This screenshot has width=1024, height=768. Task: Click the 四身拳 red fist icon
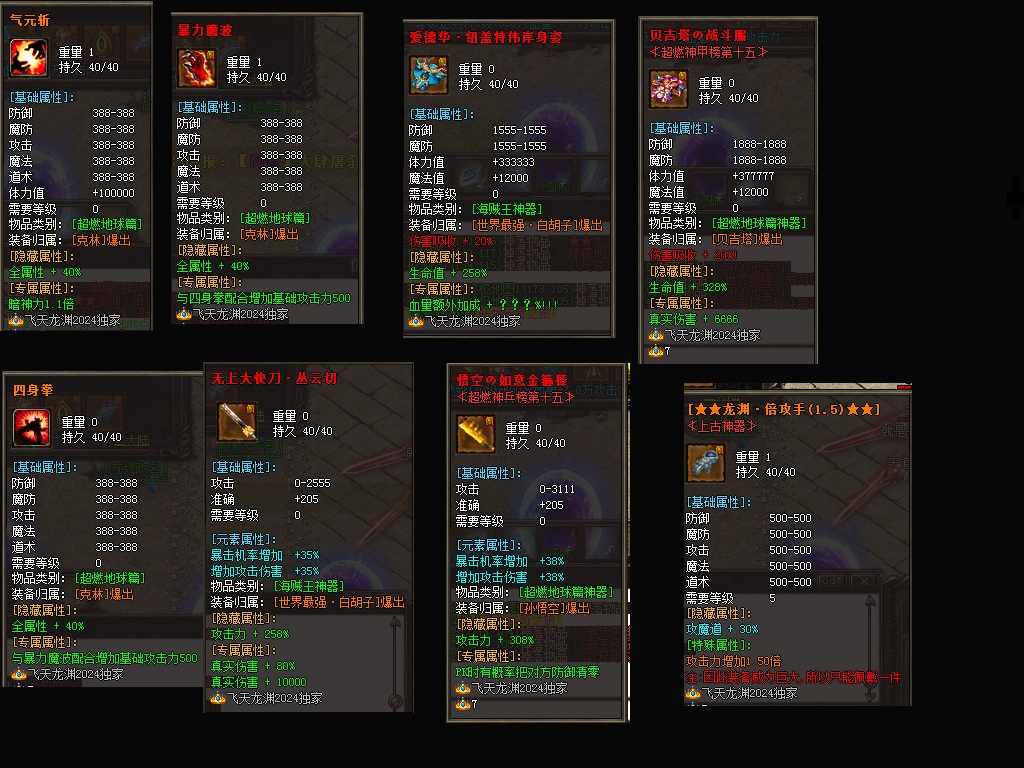click(x=32, y=428)
